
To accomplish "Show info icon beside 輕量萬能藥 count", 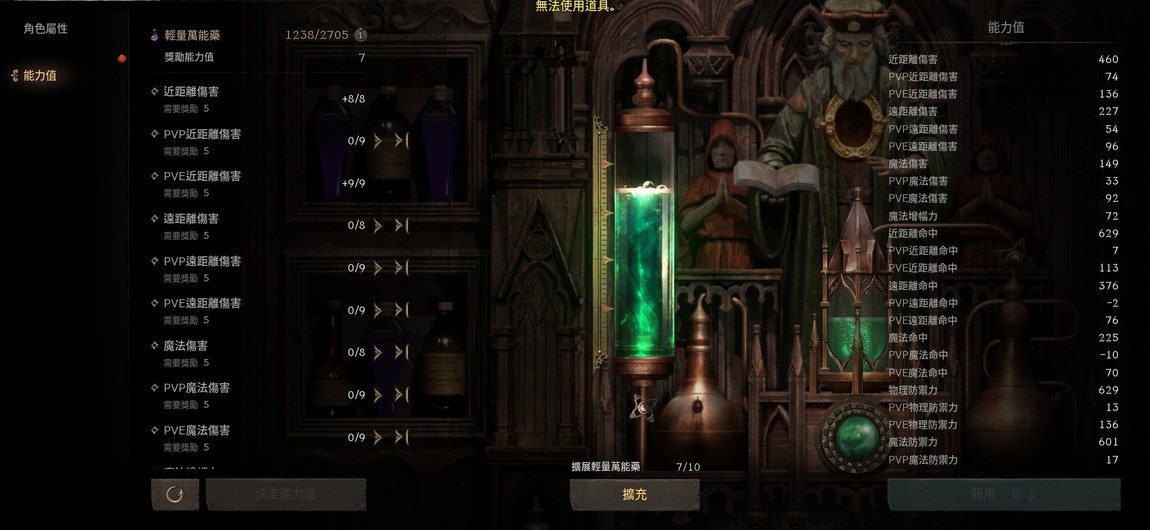I will coord(360,35).
